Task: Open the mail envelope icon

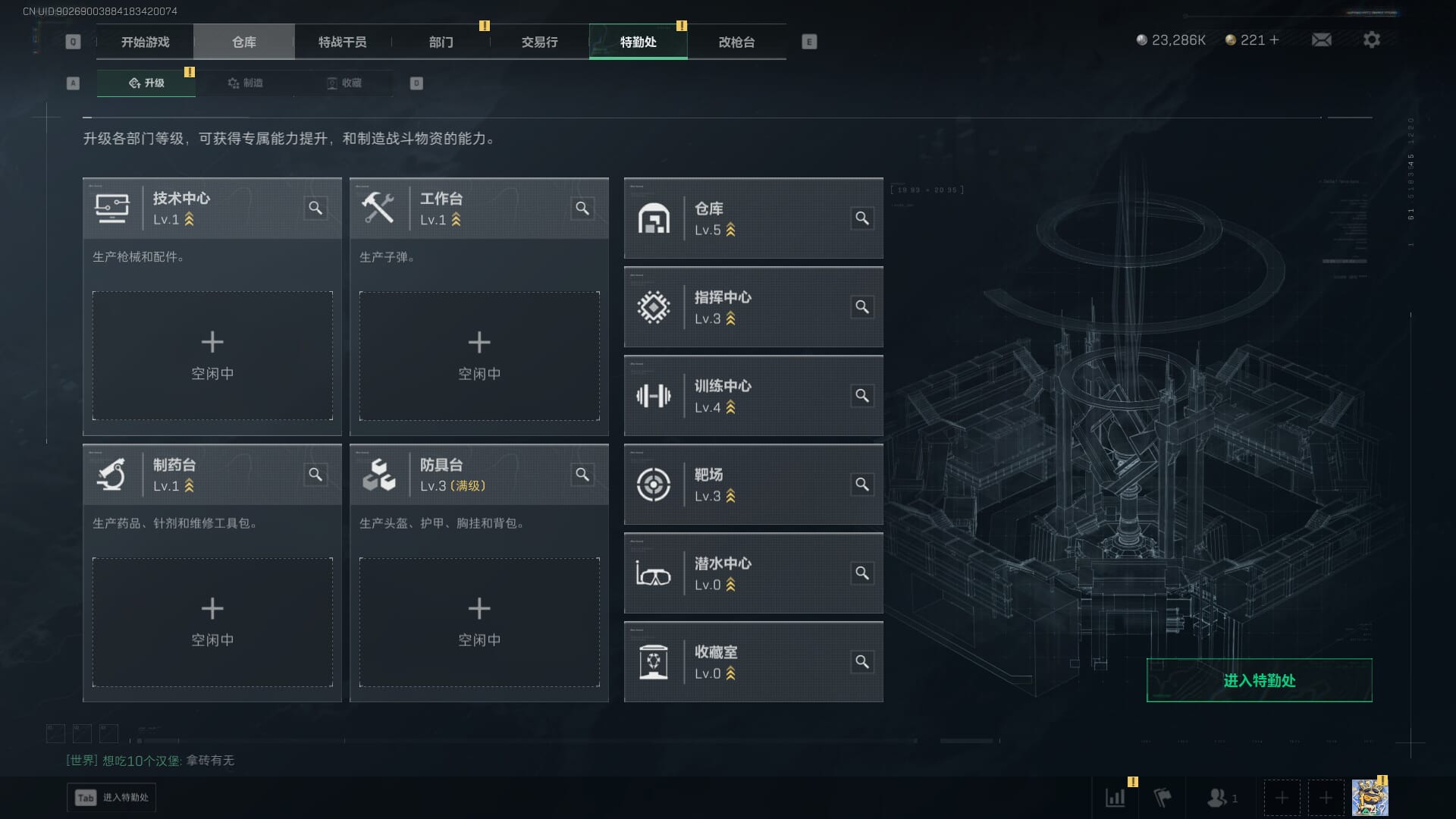Action: coord(1321,39)
